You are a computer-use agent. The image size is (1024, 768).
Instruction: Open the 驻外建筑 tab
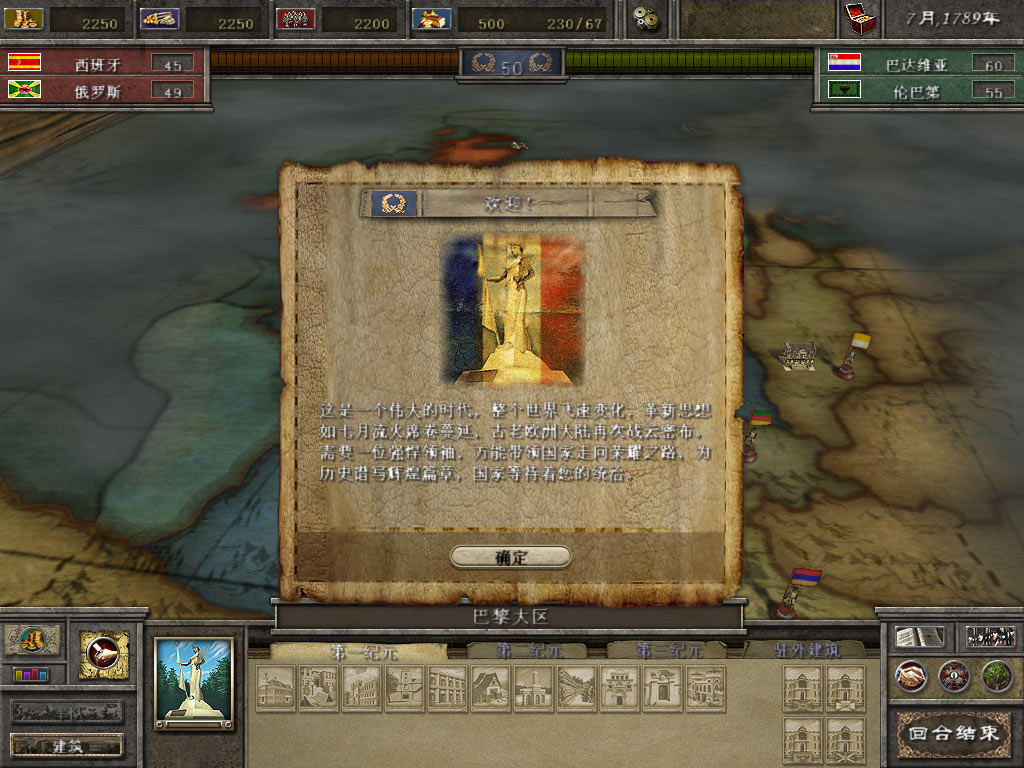[x=805, y=651]
